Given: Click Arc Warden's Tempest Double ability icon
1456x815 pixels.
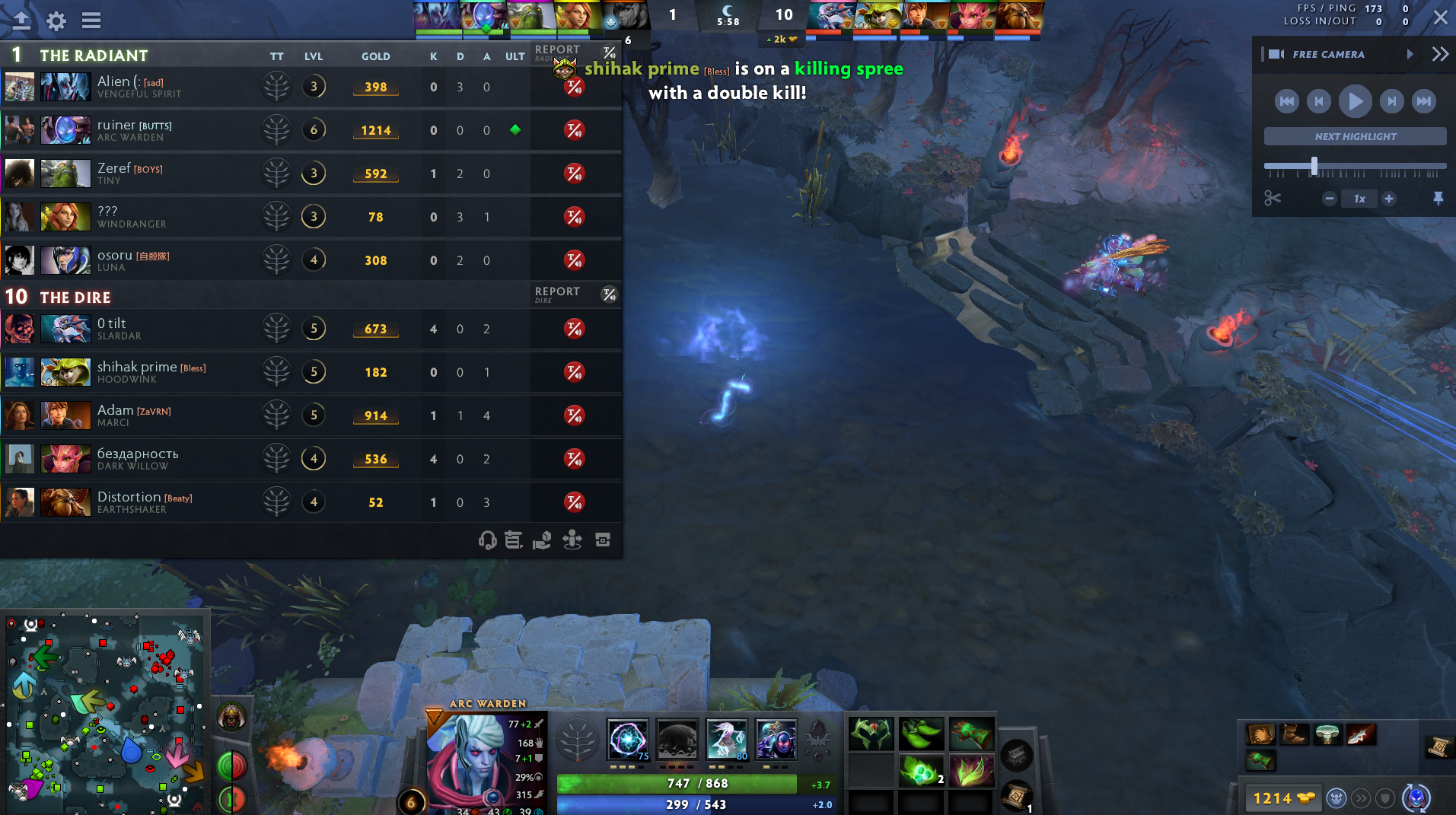Looking at the screenshot, I should tap(776, 740).
